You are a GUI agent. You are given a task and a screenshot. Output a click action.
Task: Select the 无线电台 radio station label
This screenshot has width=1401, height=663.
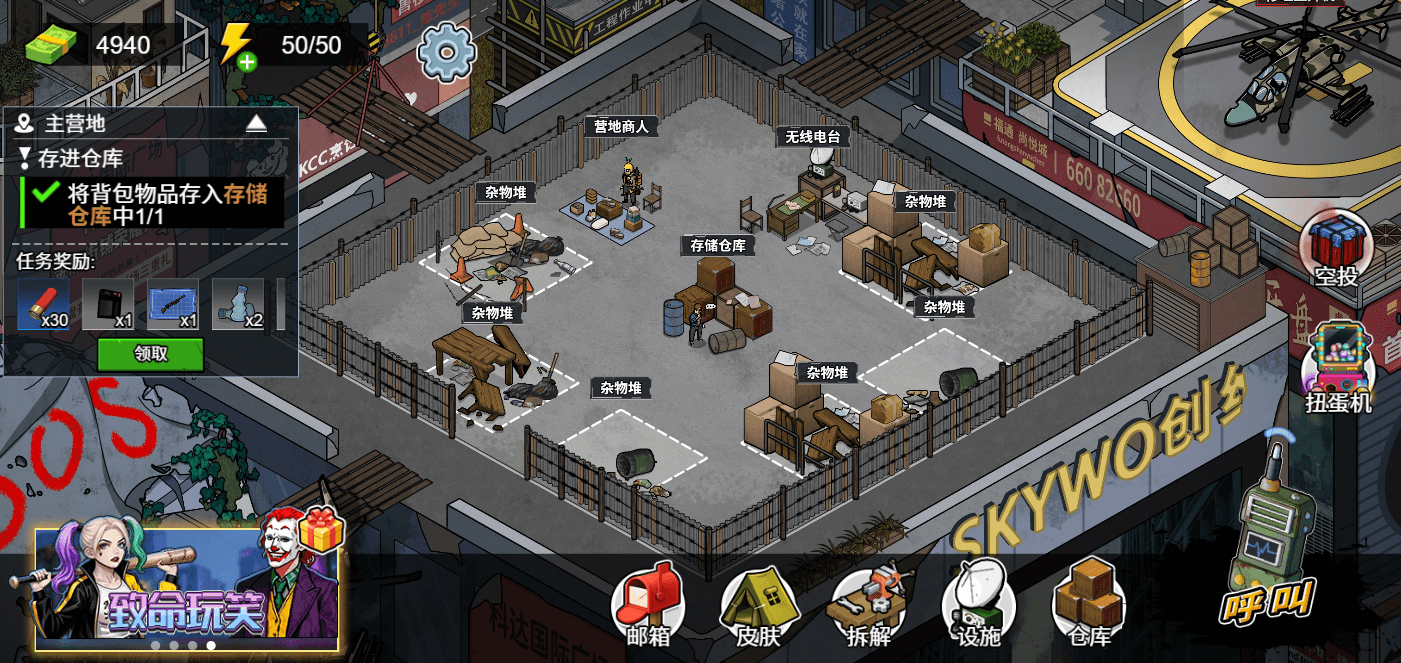tap(813, 137)
